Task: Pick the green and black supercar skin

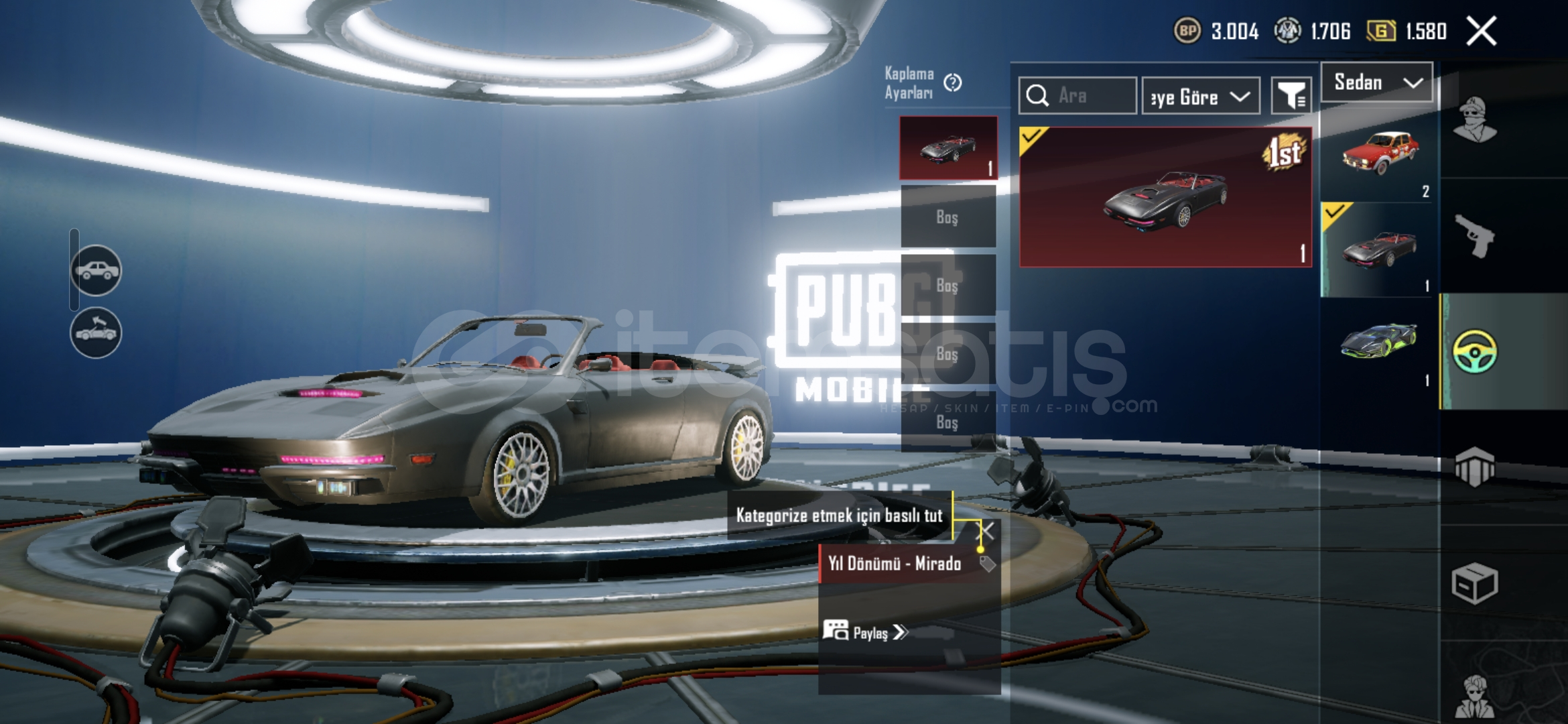Action: point(1379,342)
